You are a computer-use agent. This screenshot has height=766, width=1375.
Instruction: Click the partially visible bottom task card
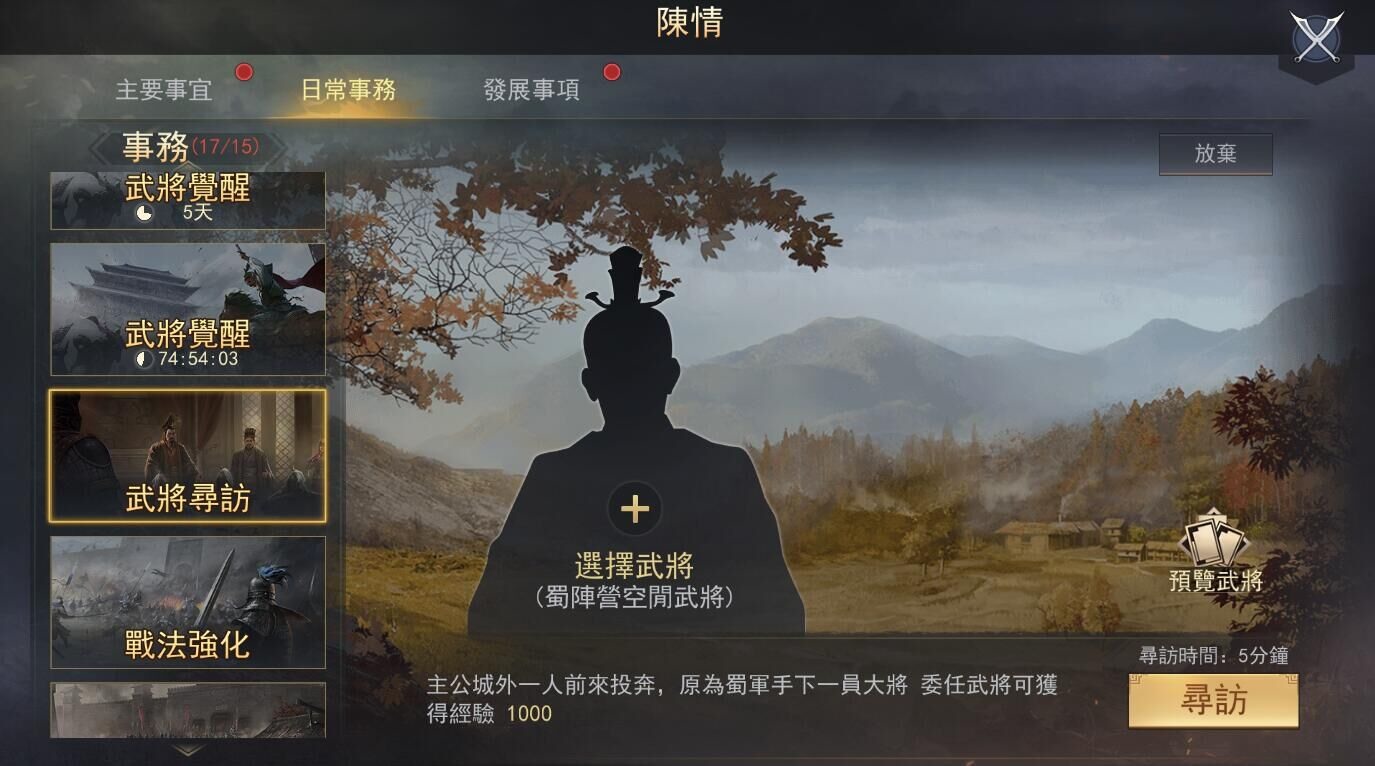(x=186, y=710)
